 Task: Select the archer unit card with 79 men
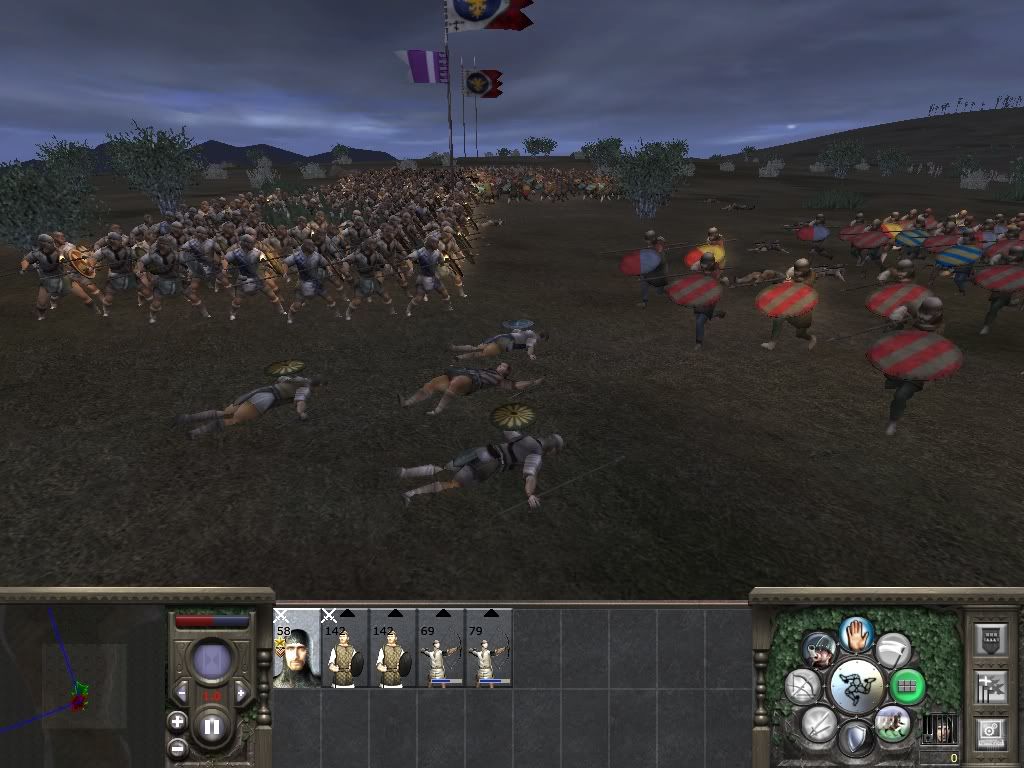pyautogui.click(x=489, y=648)
